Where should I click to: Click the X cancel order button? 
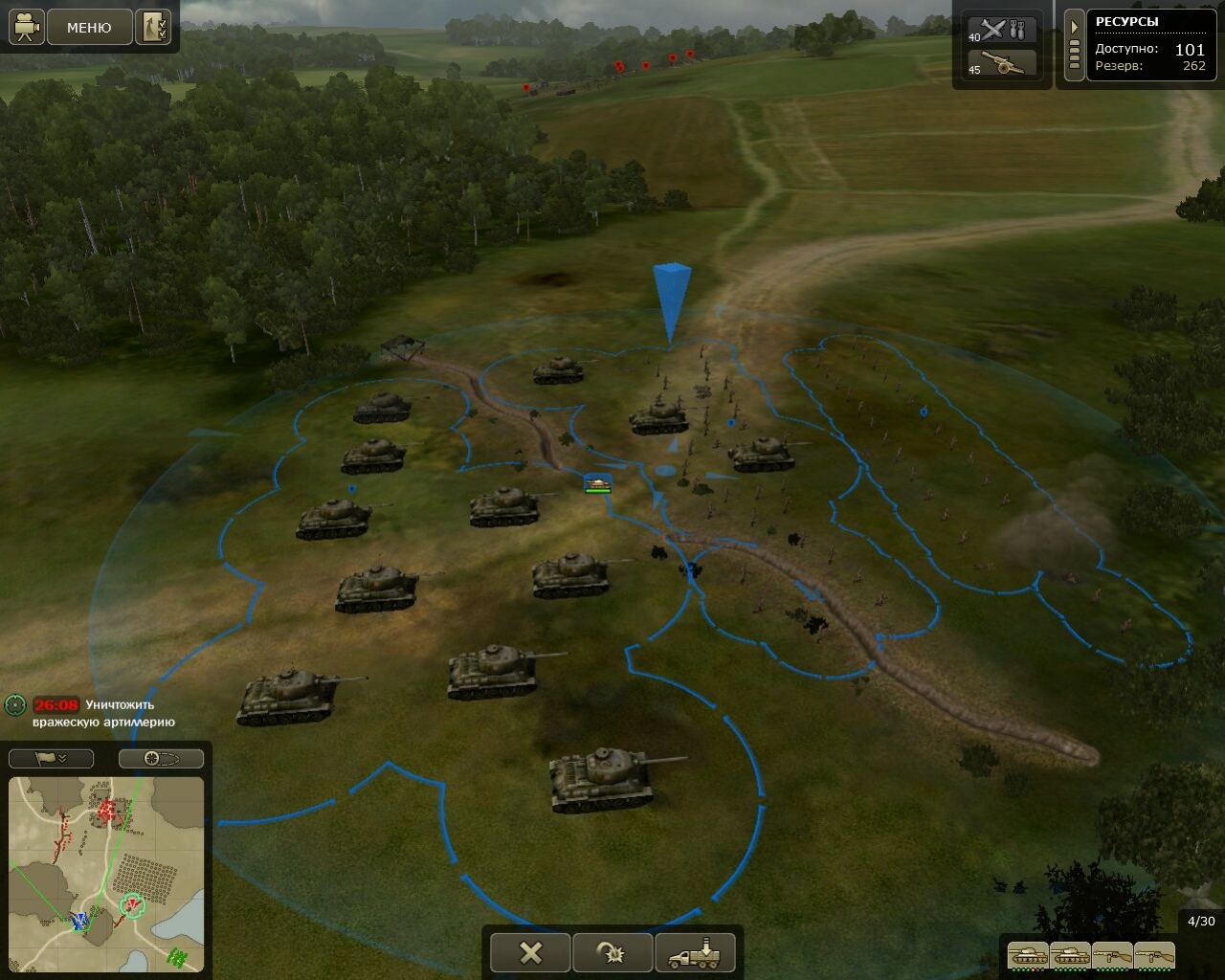point(530,952)
